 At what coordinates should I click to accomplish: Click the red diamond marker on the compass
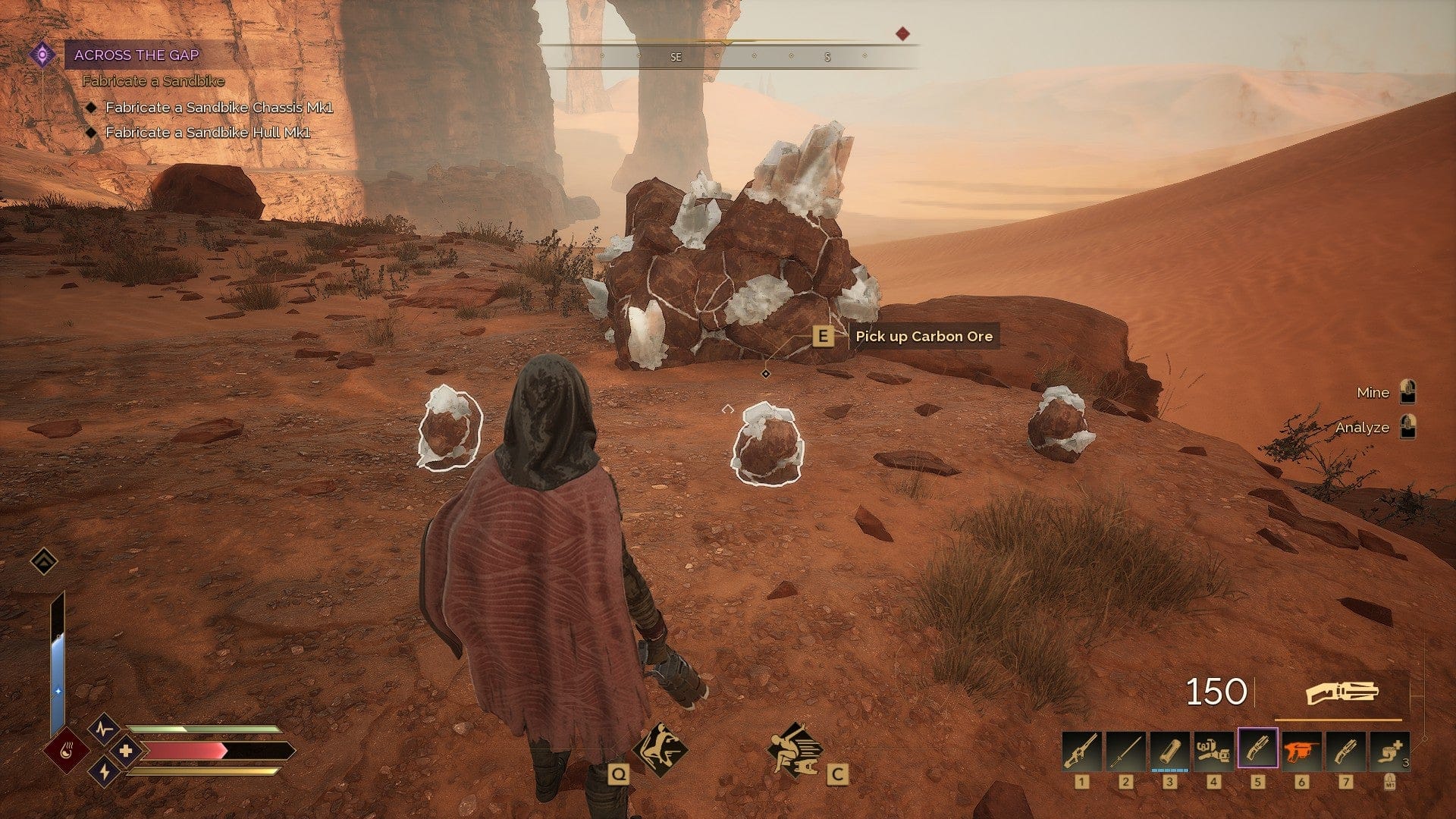point(902,33)
